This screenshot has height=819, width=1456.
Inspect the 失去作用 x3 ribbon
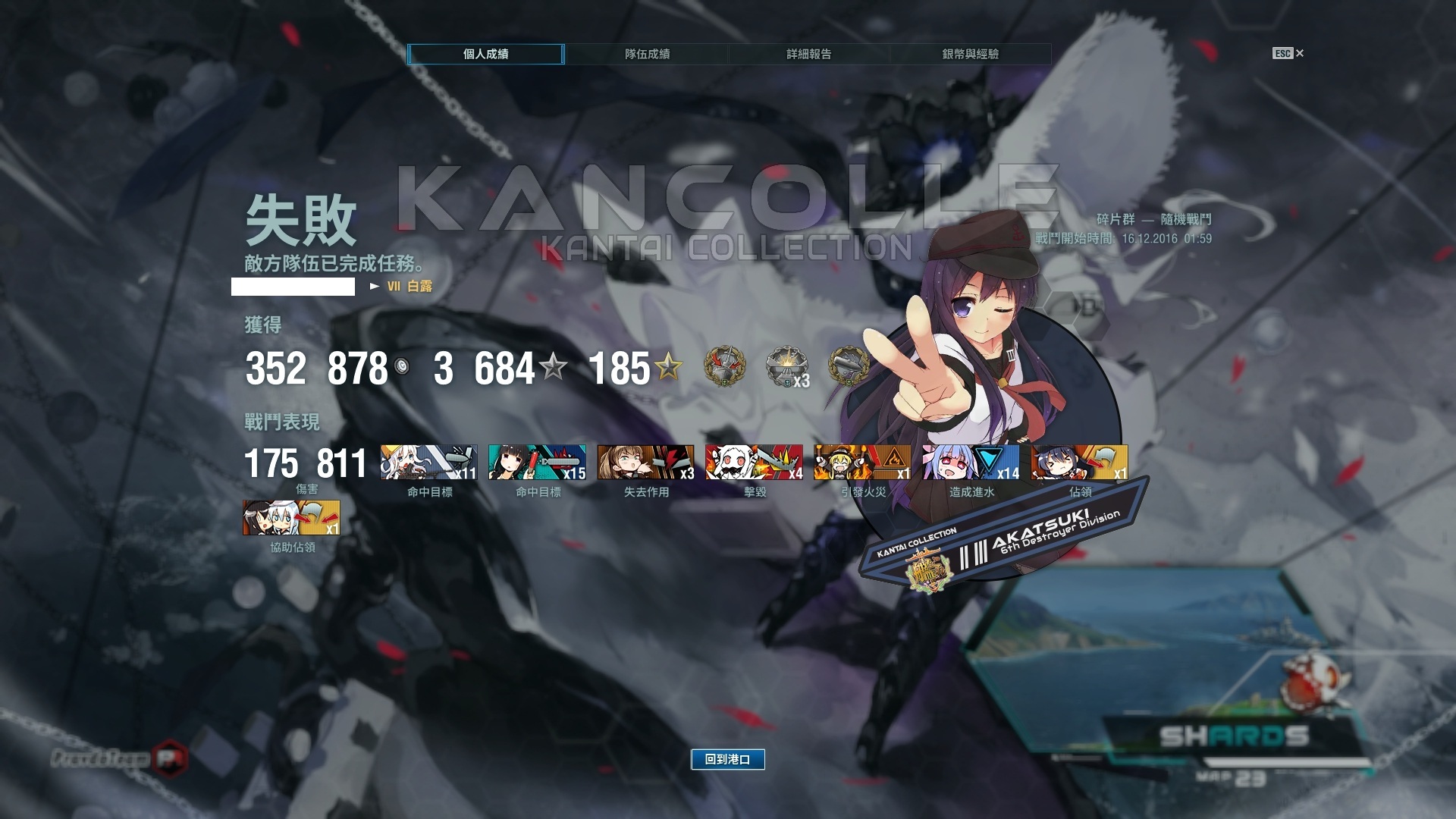coord(645,463)
